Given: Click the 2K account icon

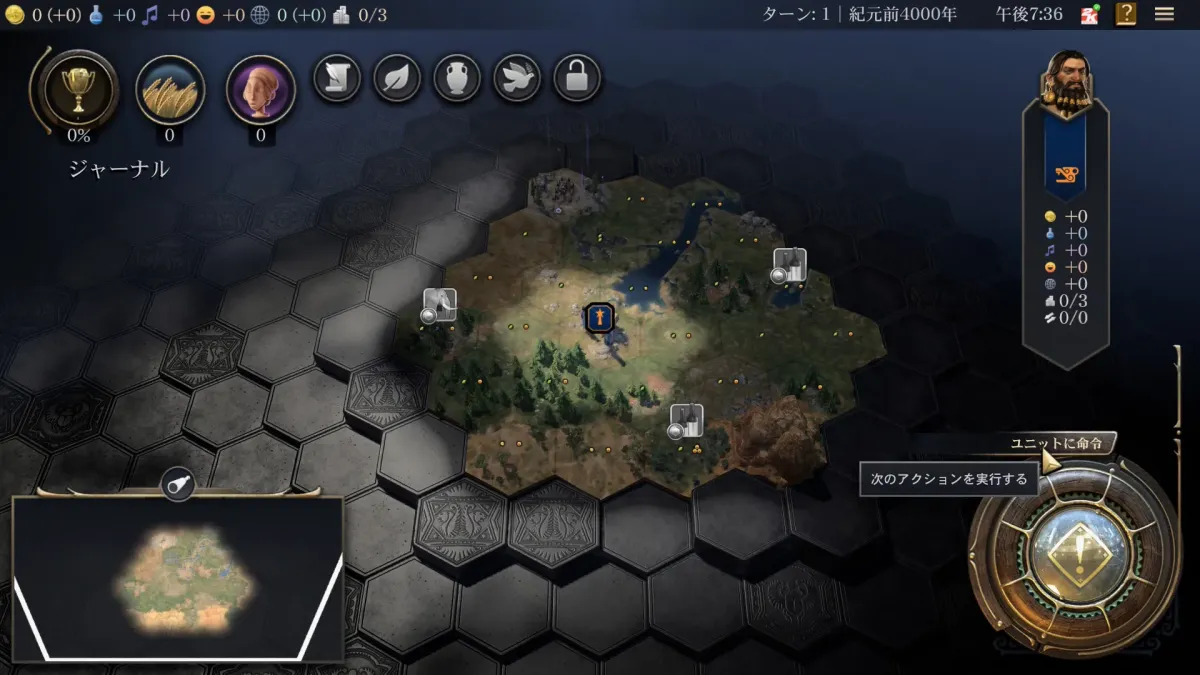Looking at the screenshot, I should (x=1090, y=14).
